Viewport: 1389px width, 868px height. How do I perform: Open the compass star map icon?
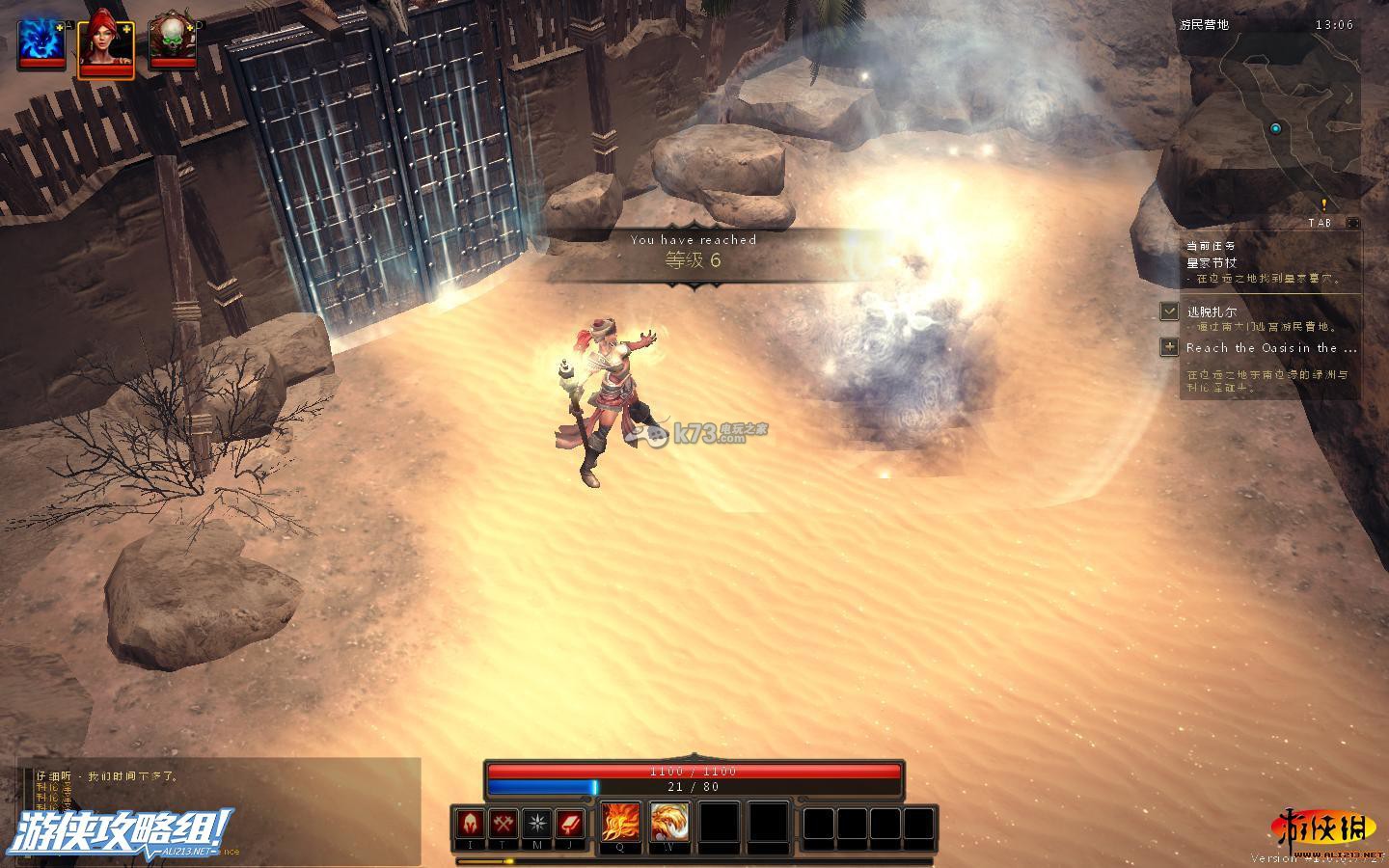coord(537,825)
